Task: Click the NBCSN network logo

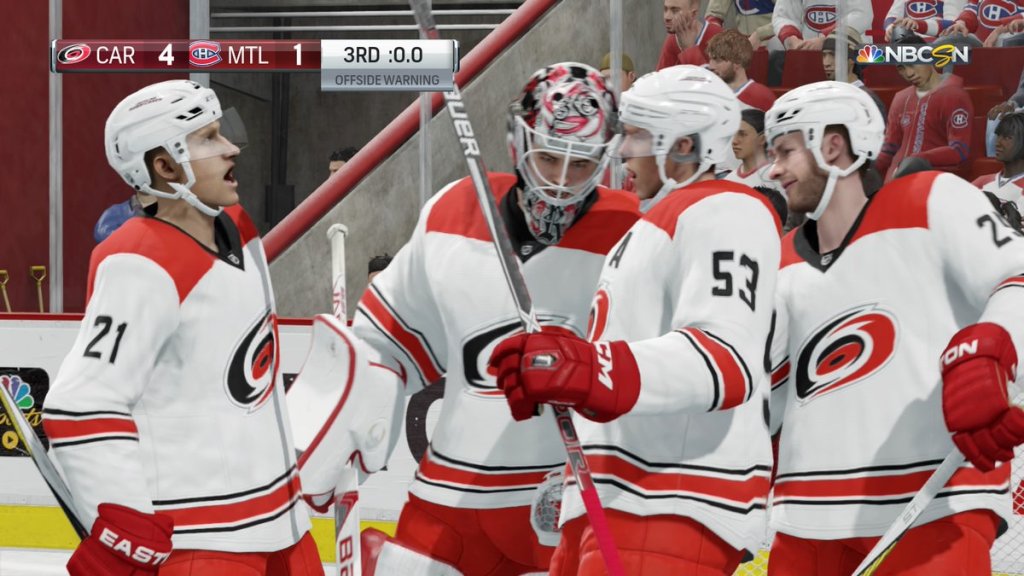Action: 912,54
